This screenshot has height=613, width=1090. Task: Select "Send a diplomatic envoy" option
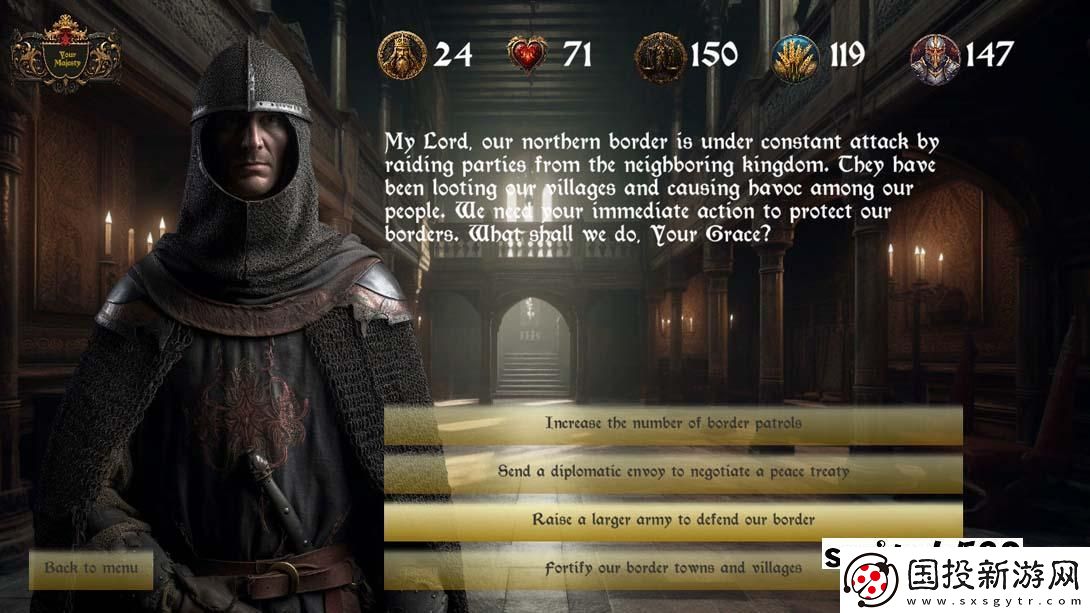click(x=673, y=472)
